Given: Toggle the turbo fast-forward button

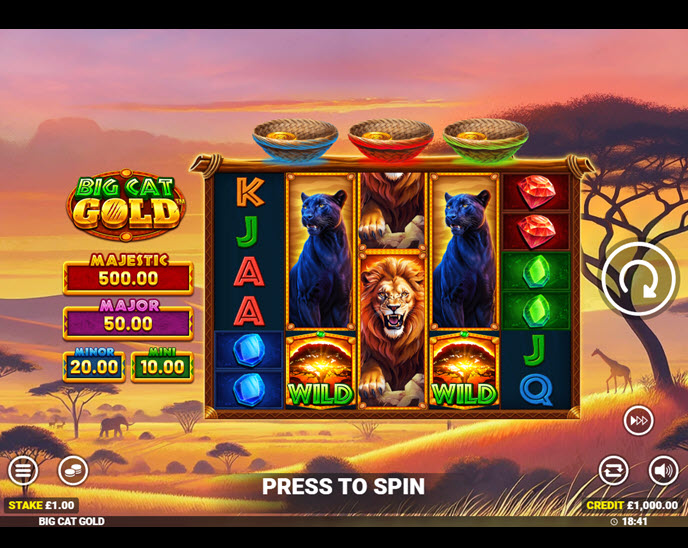Looking at the screenshot, I should pos(638,421).
